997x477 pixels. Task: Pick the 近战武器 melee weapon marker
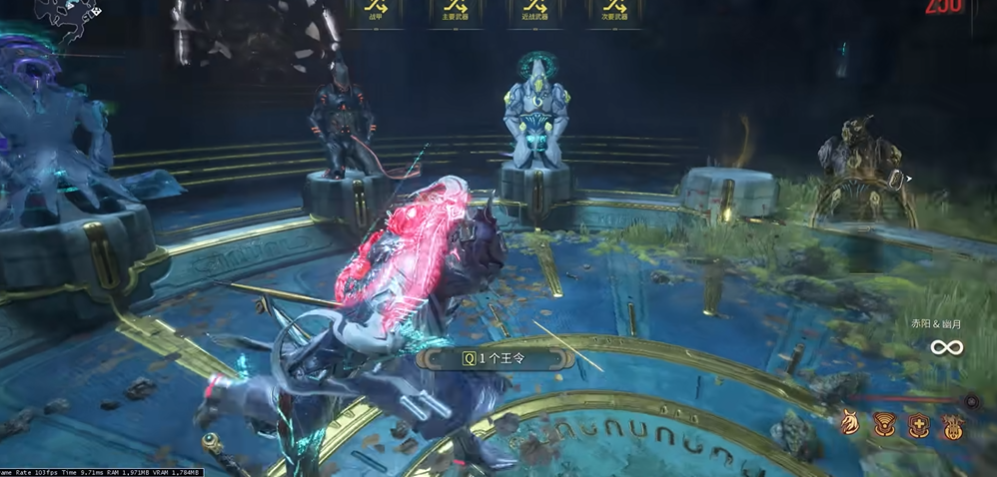point(535,11)
